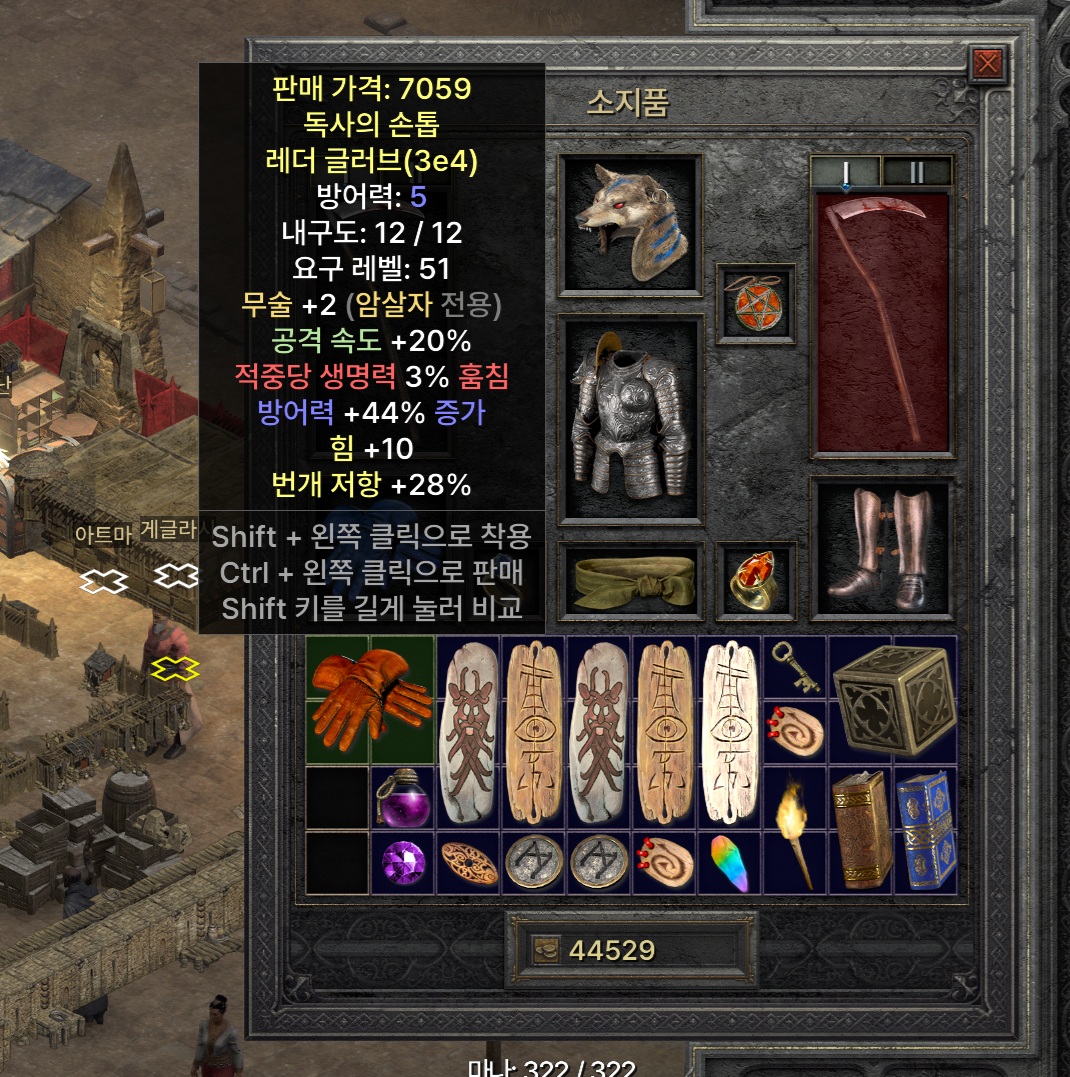The image size is (1070, 1077).
Task: Pick up the rainbow crystal shard
Action: (x=729, y=862)
